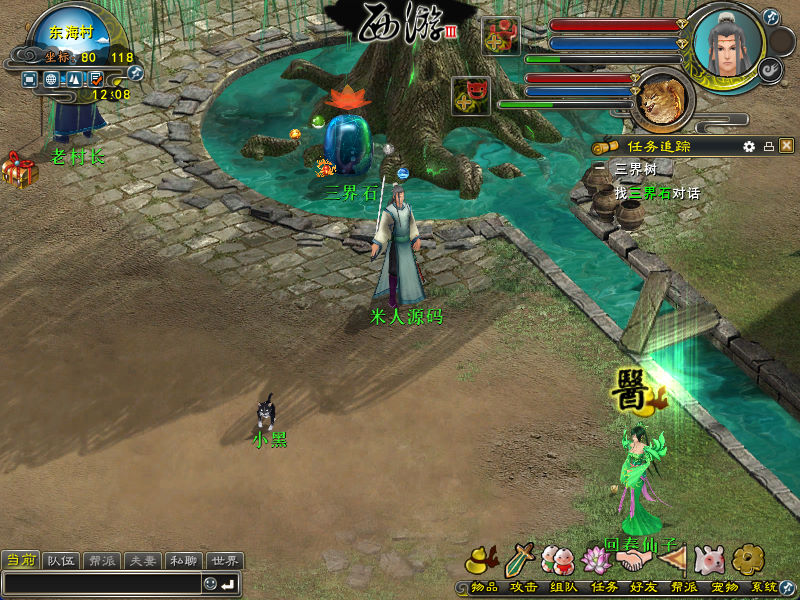Switch to the 队伍 chat tab
Viewport: 800px width, 600px height.
62,561
